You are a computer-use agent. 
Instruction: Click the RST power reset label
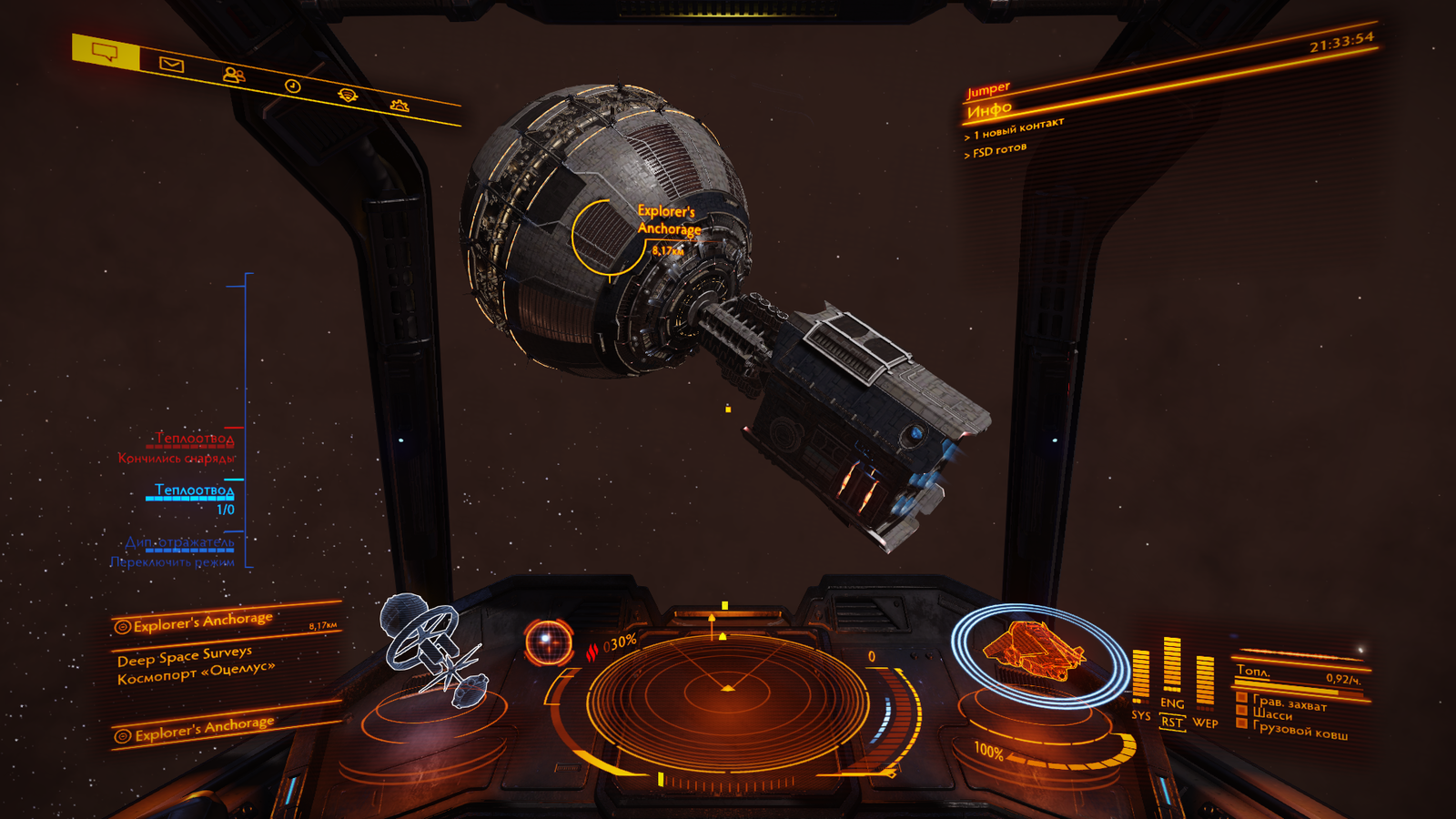pos(1172,723)
